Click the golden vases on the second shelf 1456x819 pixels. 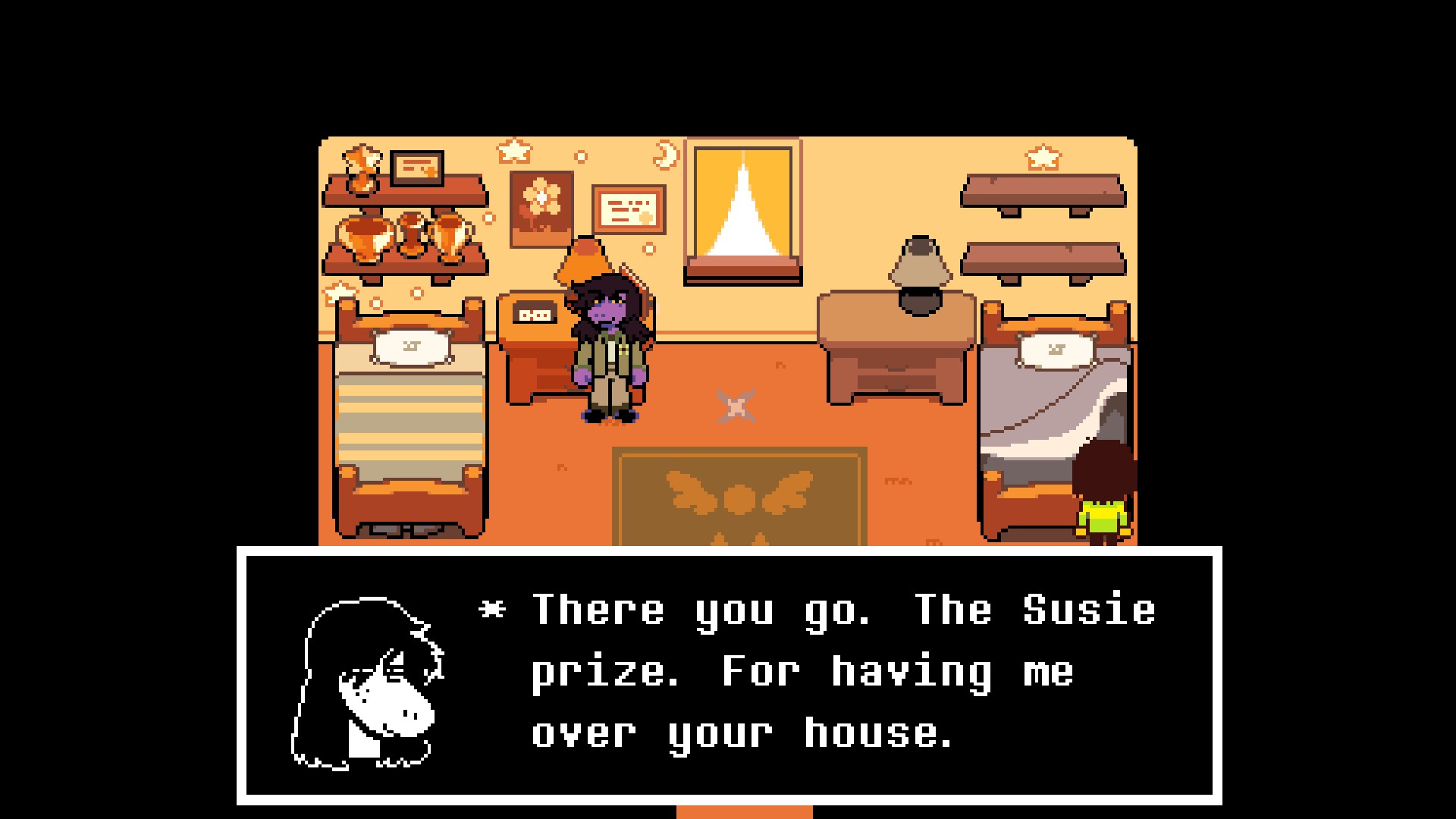[406, 239]
